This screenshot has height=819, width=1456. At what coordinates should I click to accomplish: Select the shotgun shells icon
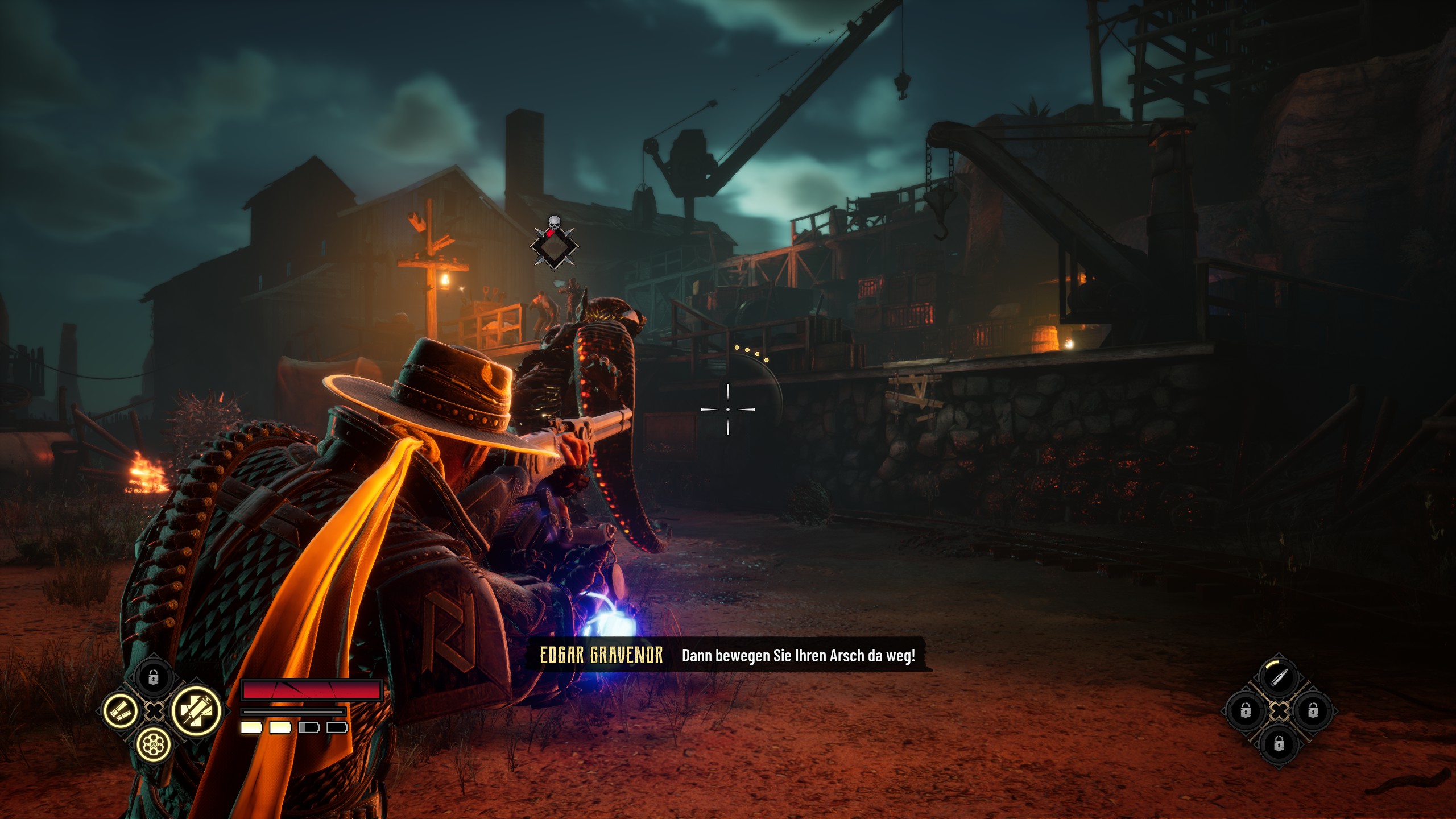[x=121, y=710]
